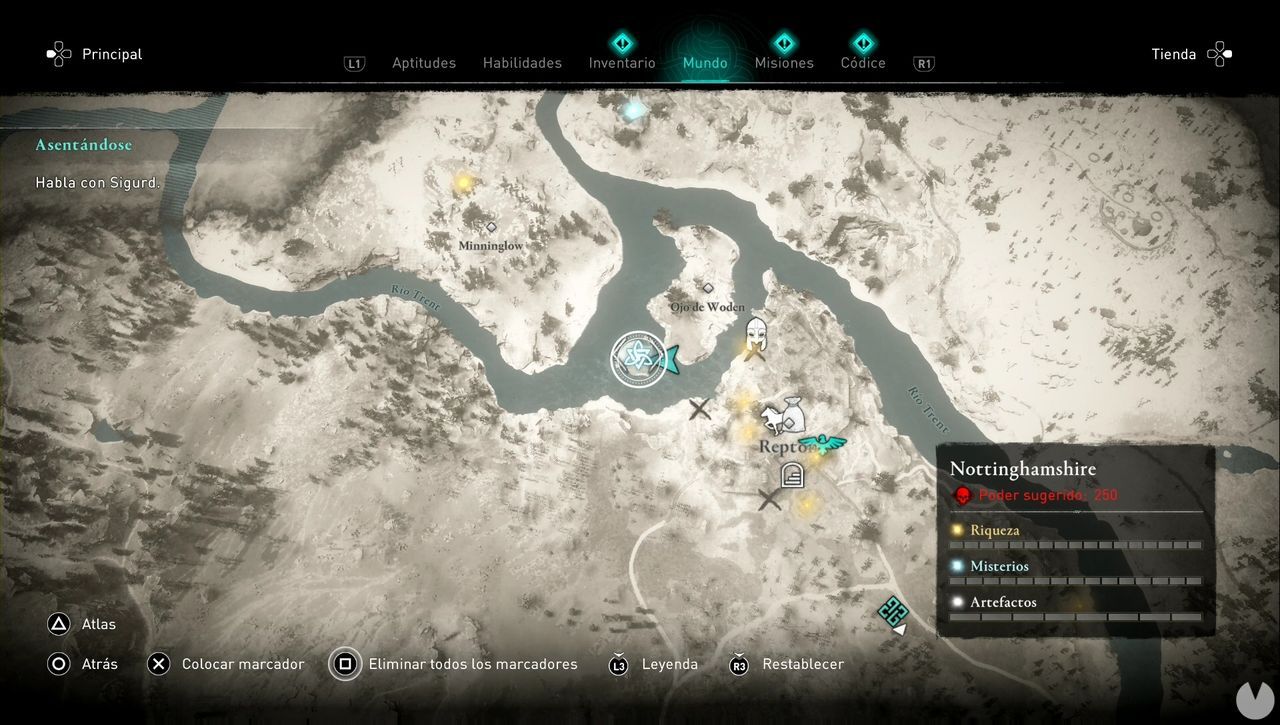This screenshot has height=725, width=1280.
Task: Select the helmet map marker
Action: (x=757, y=332)
